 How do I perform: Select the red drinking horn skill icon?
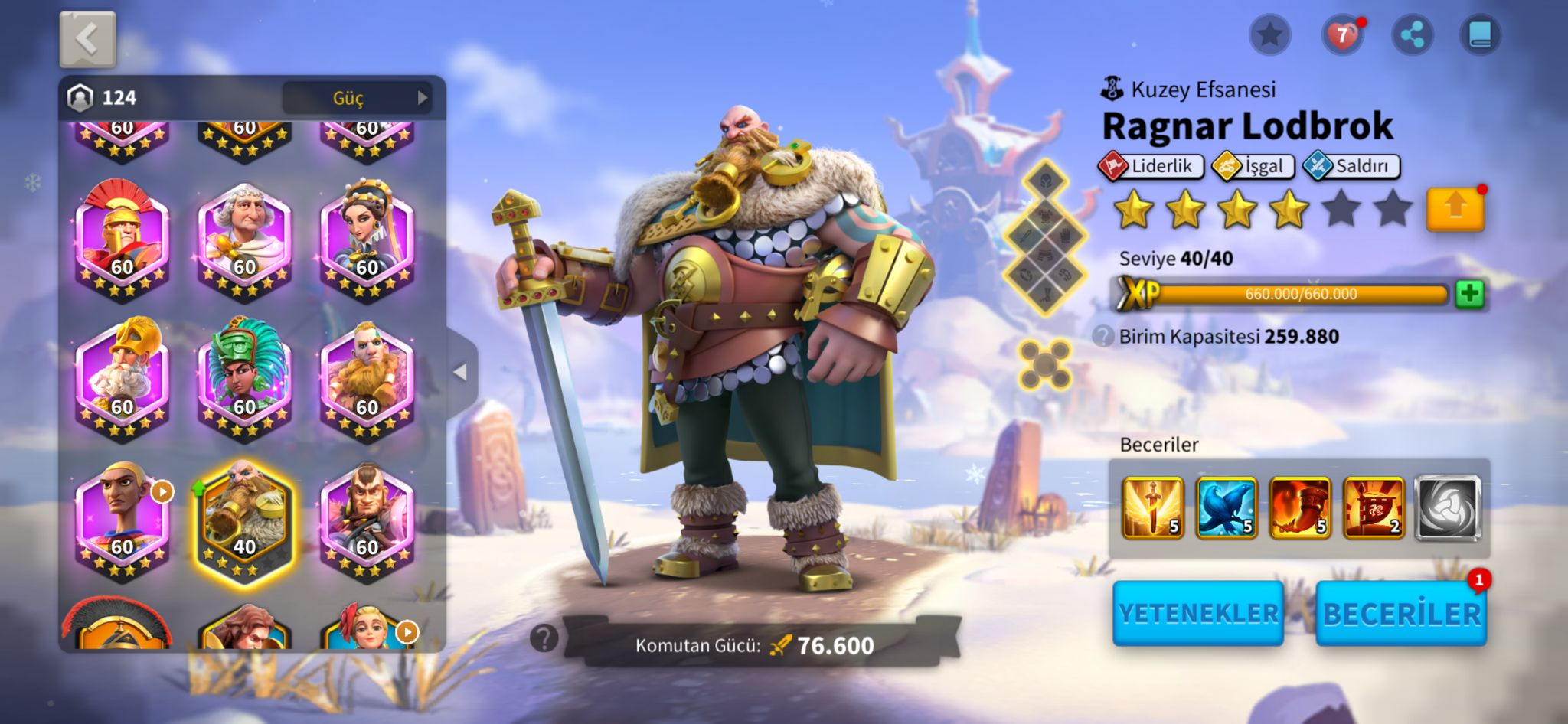pos(1299,507)
